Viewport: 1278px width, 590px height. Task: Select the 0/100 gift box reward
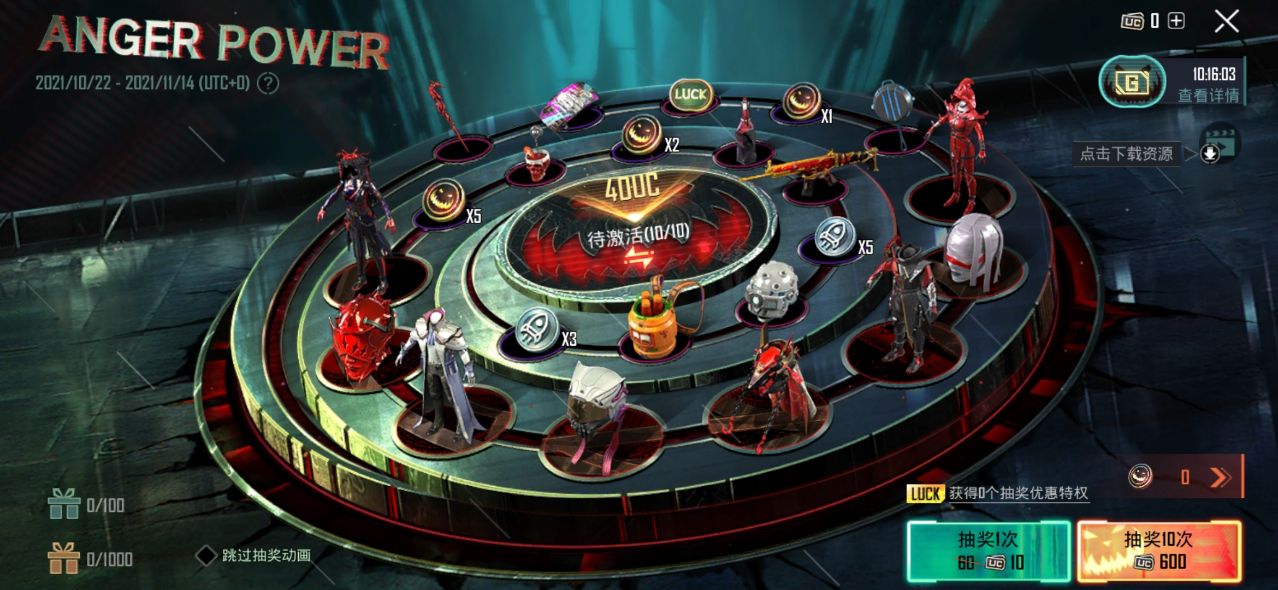[65, 505]
